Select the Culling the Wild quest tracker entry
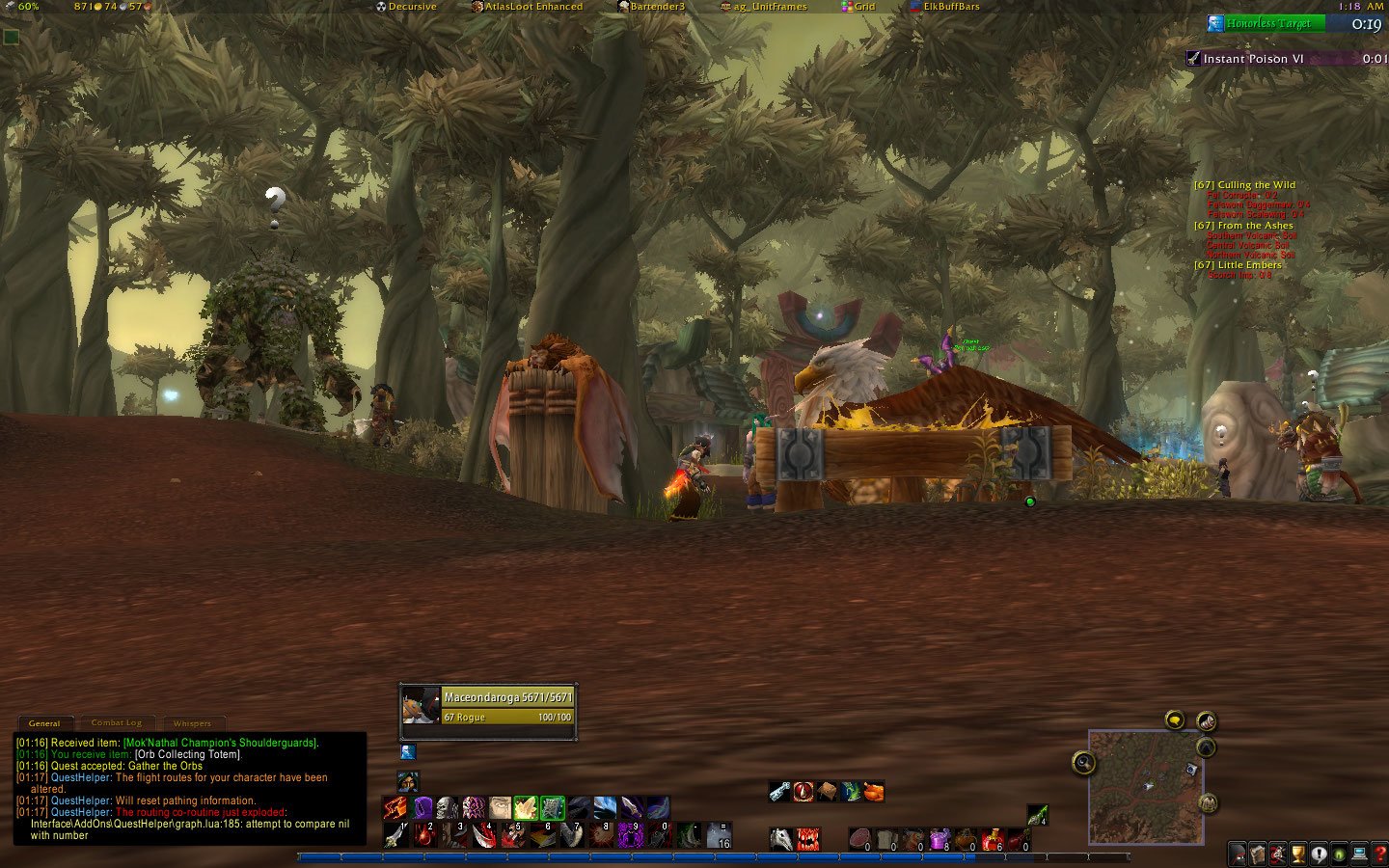Screen dimensions: 1389x868 coord(1245,184)
